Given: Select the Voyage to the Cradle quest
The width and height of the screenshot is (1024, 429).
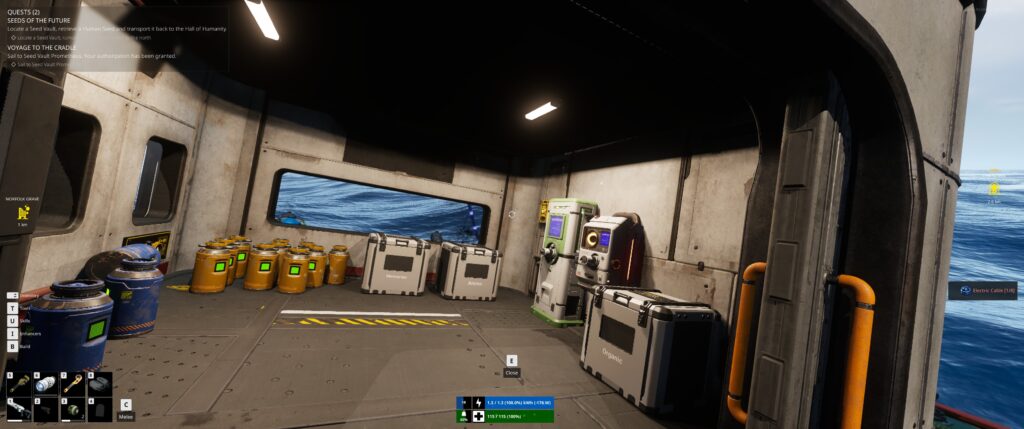Looking at the screenshot, I should (44, 47).
